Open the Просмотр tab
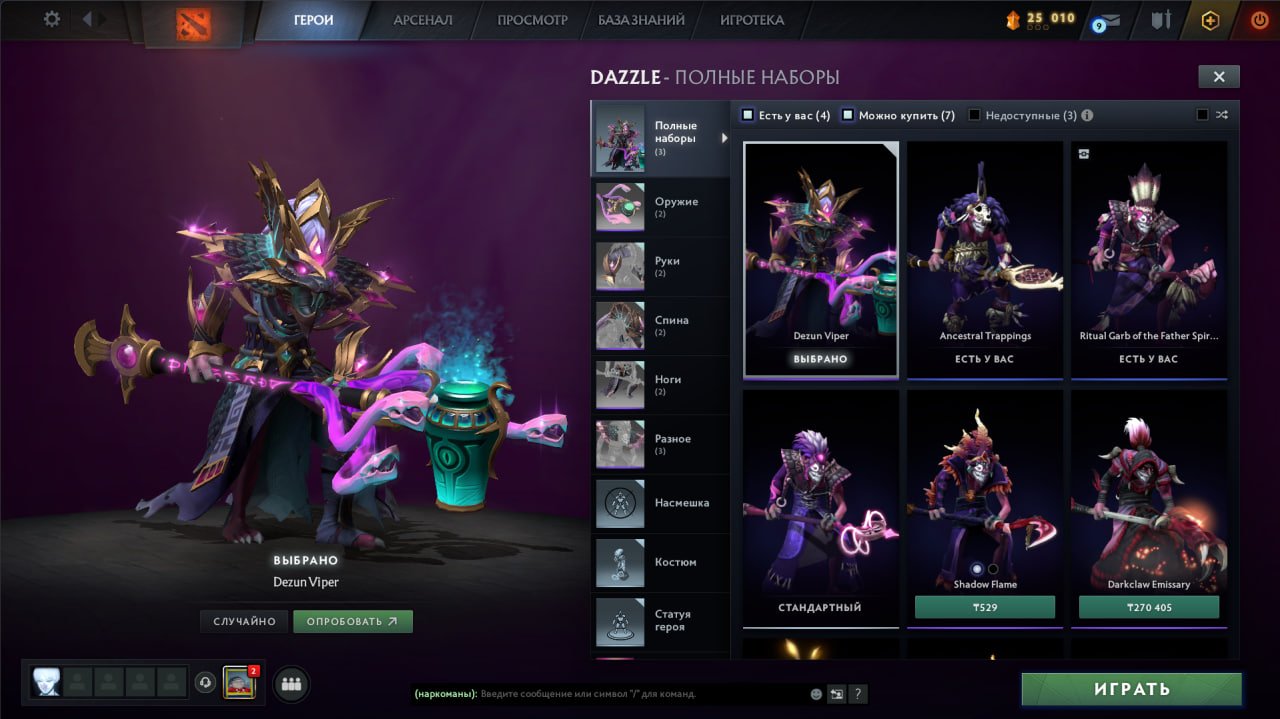1280x719 pixels. (532, 20)
